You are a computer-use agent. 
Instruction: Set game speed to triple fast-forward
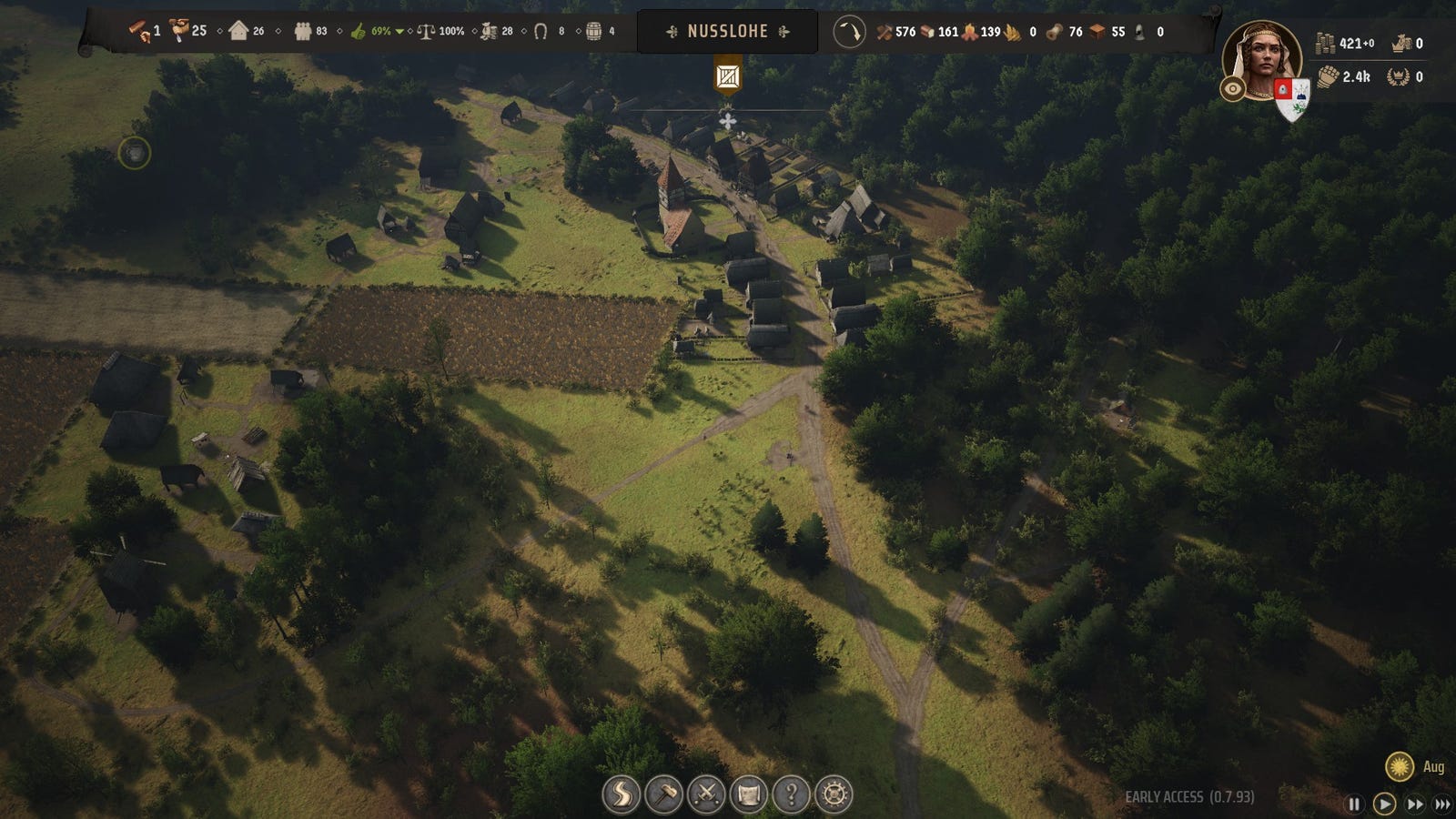(1442, 804)
